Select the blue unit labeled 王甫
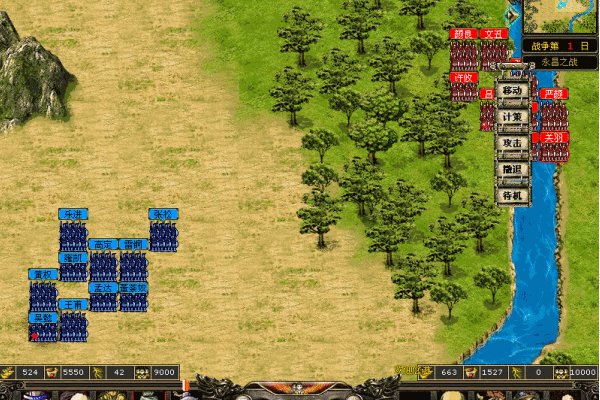Image resolution: width=600 pixels, height=400 pixels. (73, 326)
